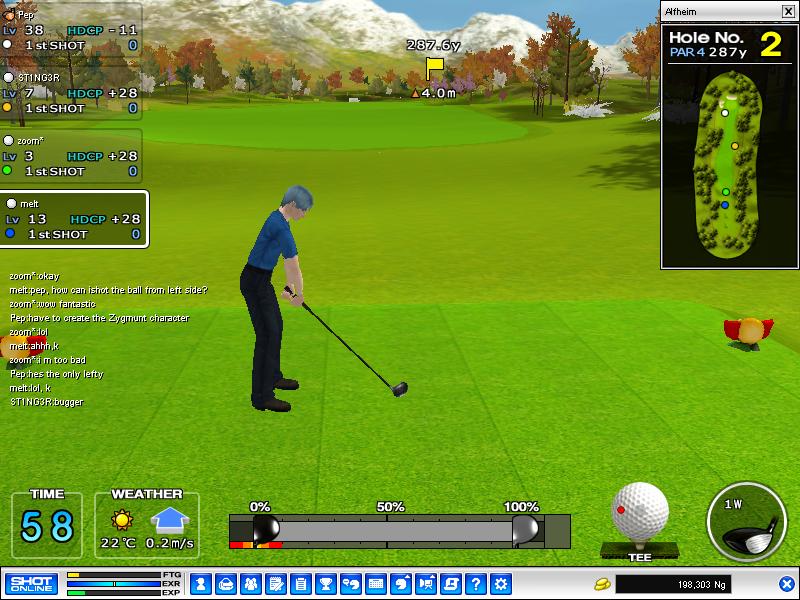
Task: Click the gold coins Ng currency icon
Action: point(602,583)
